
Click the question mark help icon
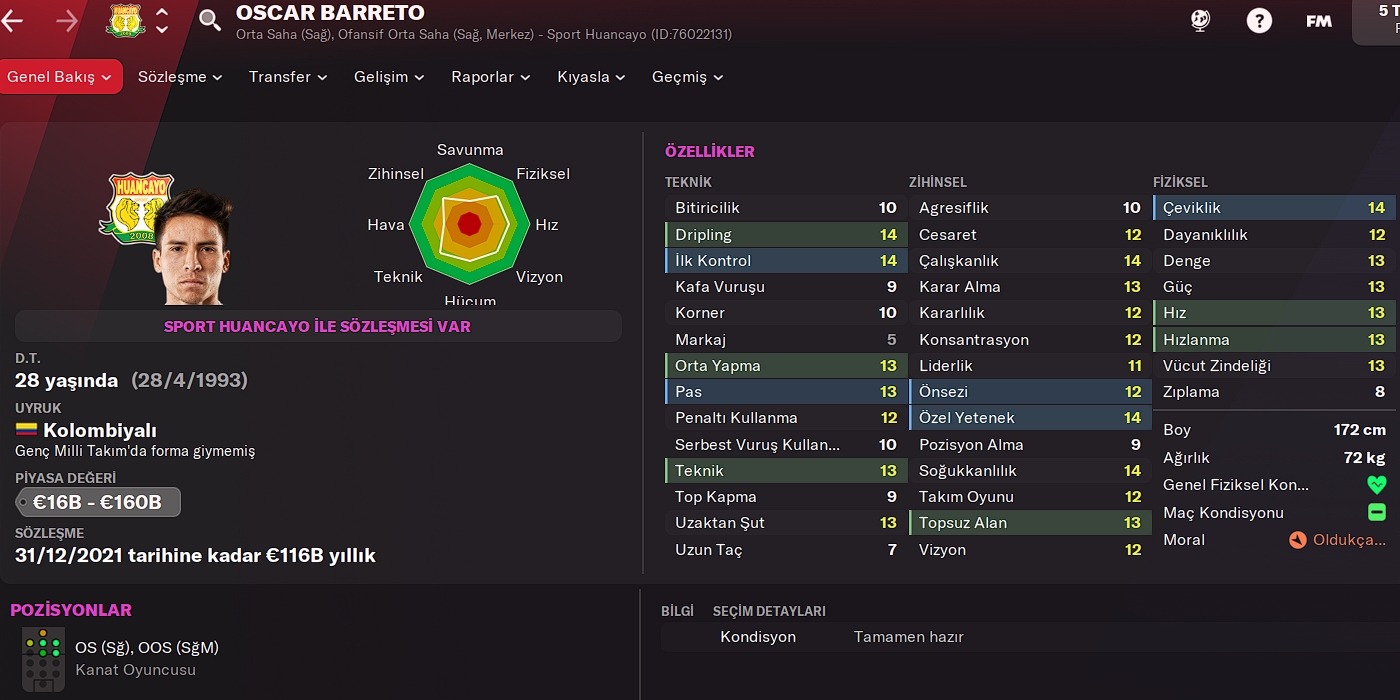pos(1259,20)
